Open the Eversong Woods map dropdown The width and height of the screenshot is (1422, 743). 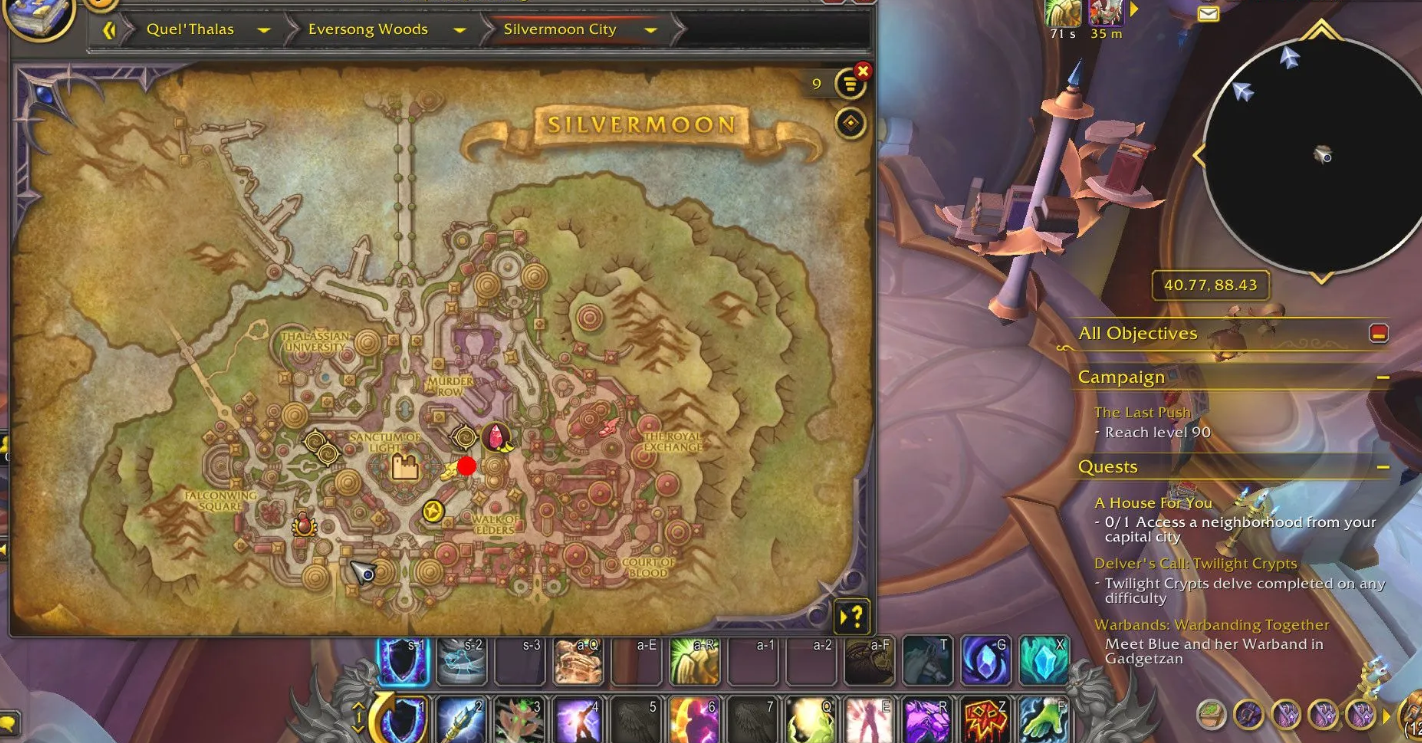[460, 30]
